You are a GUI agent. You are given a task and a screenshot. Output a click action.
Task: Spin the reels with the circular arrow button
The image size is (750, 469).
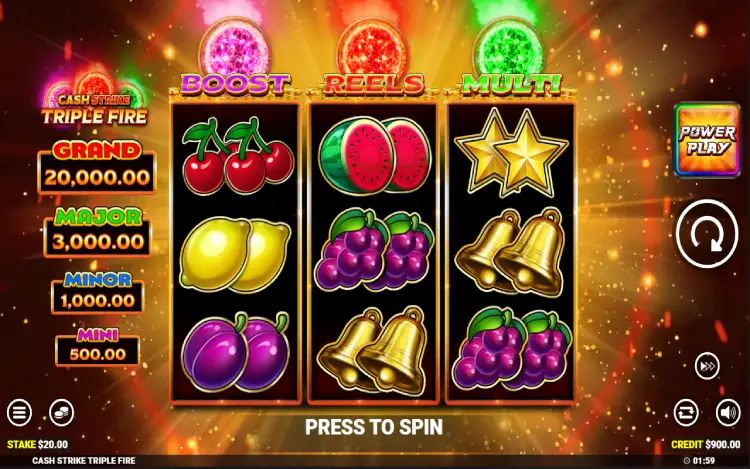[x=706, y=236]
